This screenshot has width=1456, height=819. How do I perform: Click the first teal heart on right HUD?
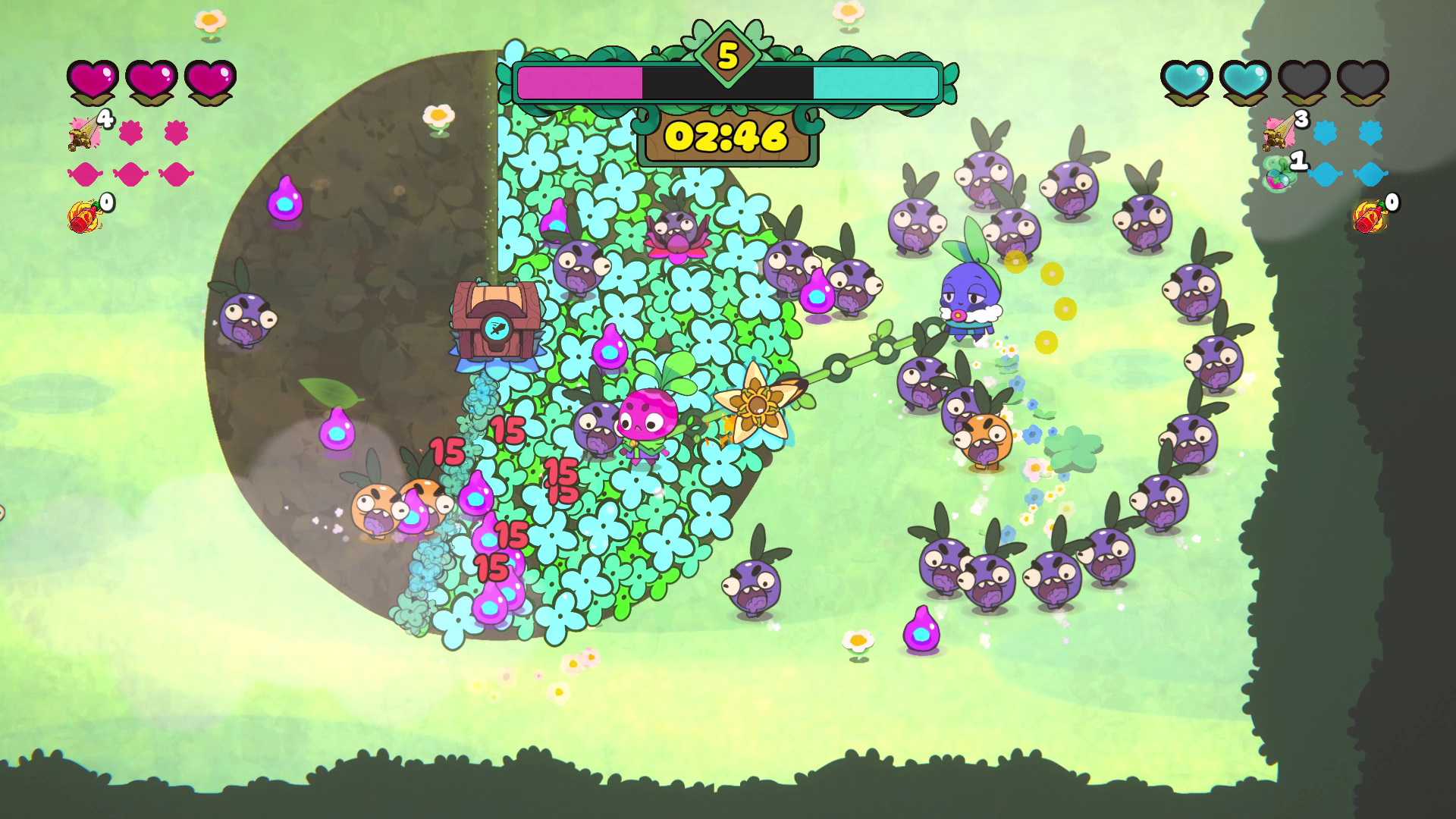tap(1185, 80)
